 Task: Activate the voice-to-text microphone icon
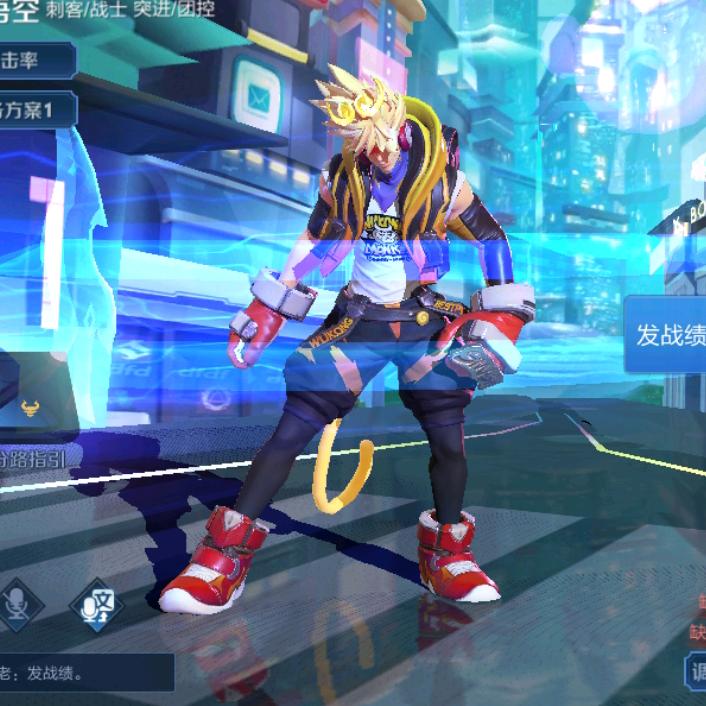click(x=97, y=605)
